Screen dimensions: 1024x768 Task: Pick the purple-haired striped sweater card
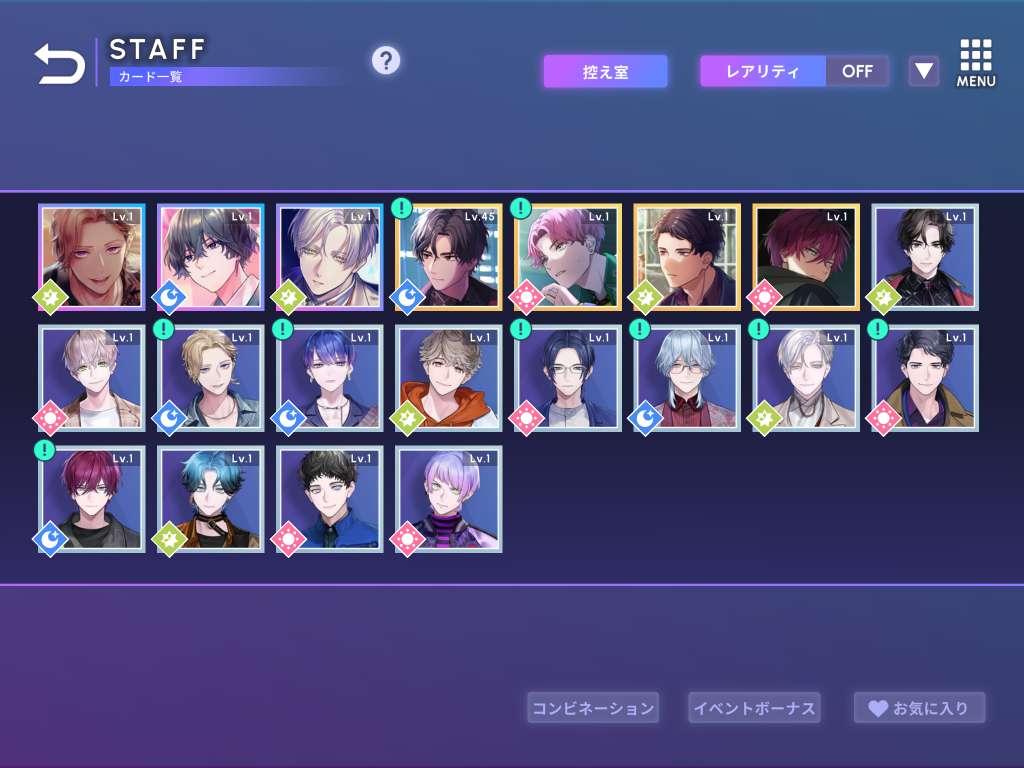coord(449,499)
